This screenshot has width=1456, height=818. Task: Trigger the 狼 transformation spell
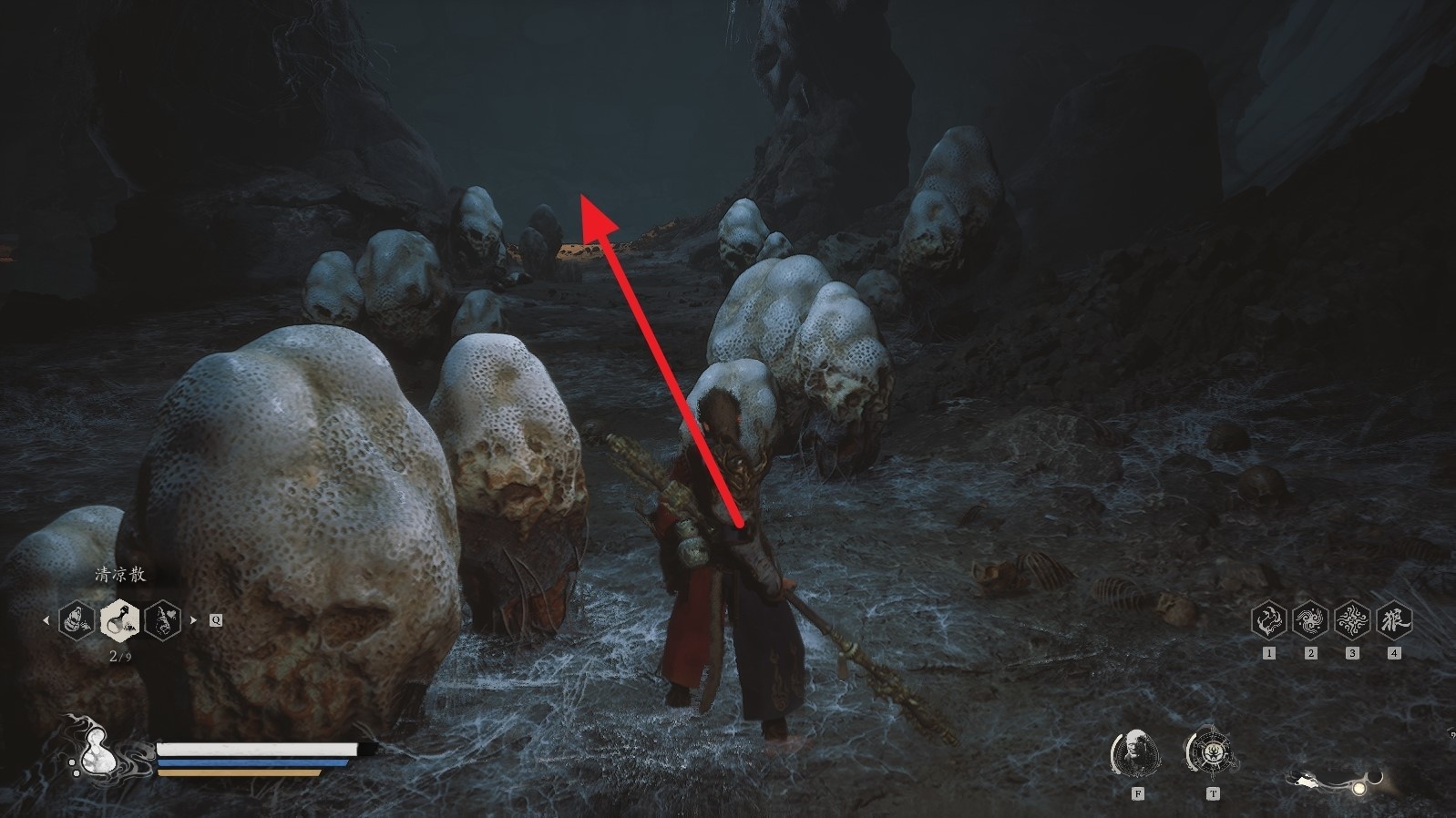click(x=1394, y=620)
